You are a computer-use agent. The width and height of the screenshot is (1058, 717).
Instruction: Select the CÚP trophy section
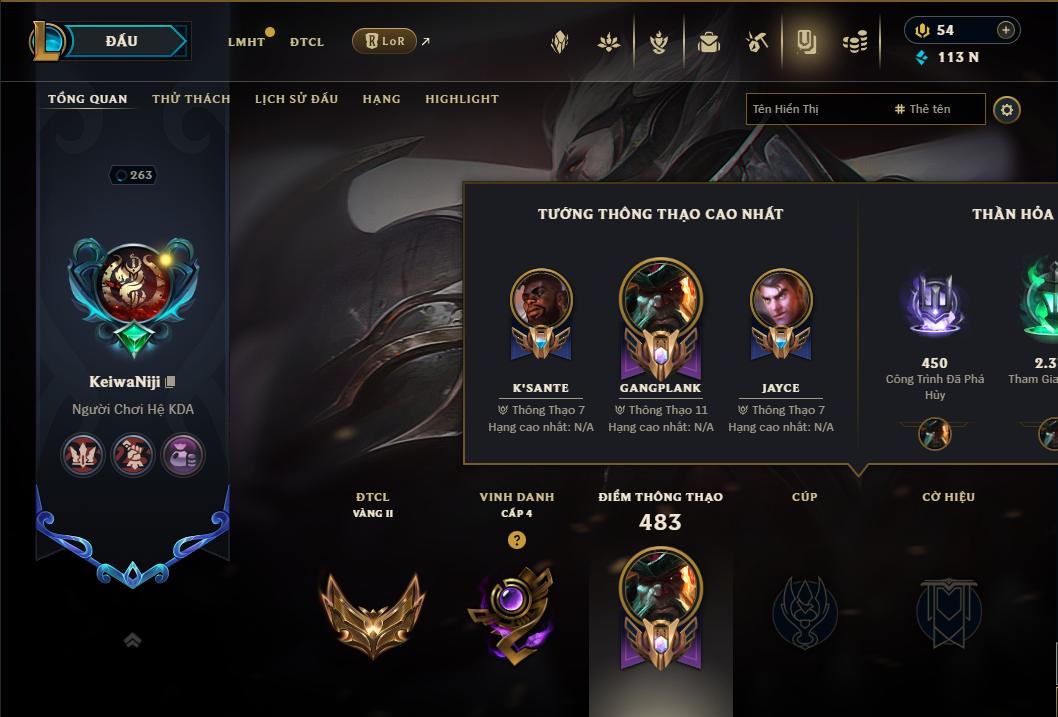point(804,610)
